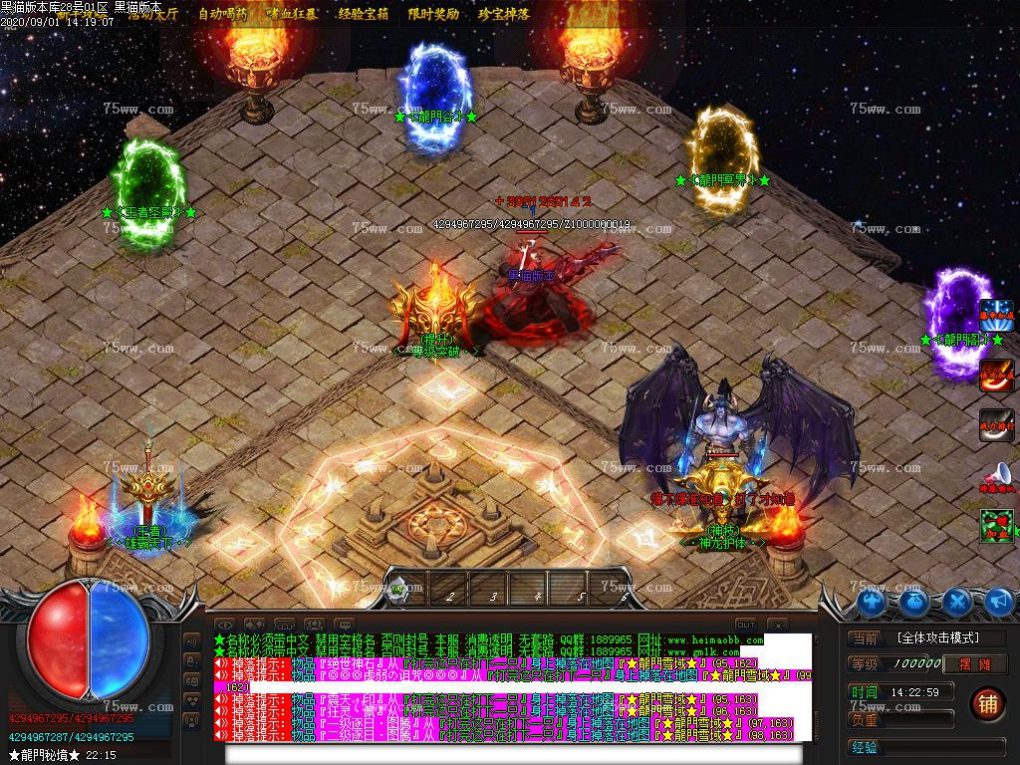Open the 限时奖励 timed reward menu
The width and height of the screenshot is (1020, 765).
pyautogui.click(x=434, y=14)
